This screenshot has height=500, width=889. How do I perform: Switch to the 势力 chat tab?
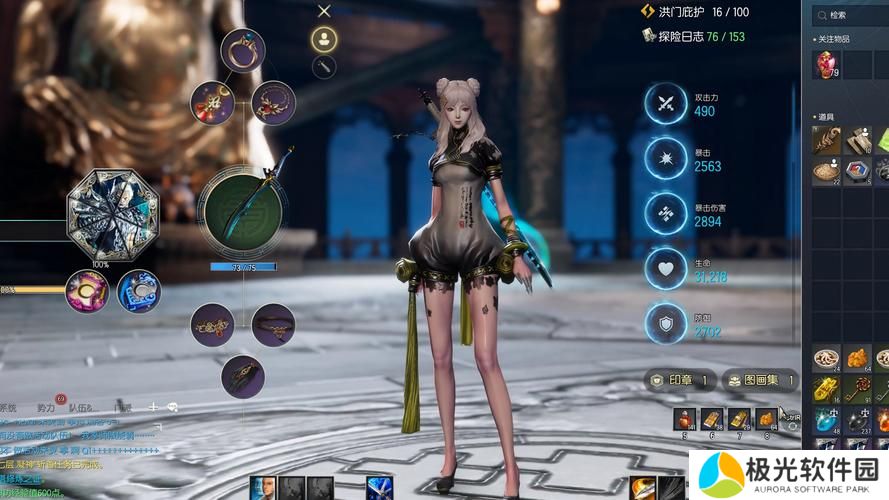[x=46, y=408]
